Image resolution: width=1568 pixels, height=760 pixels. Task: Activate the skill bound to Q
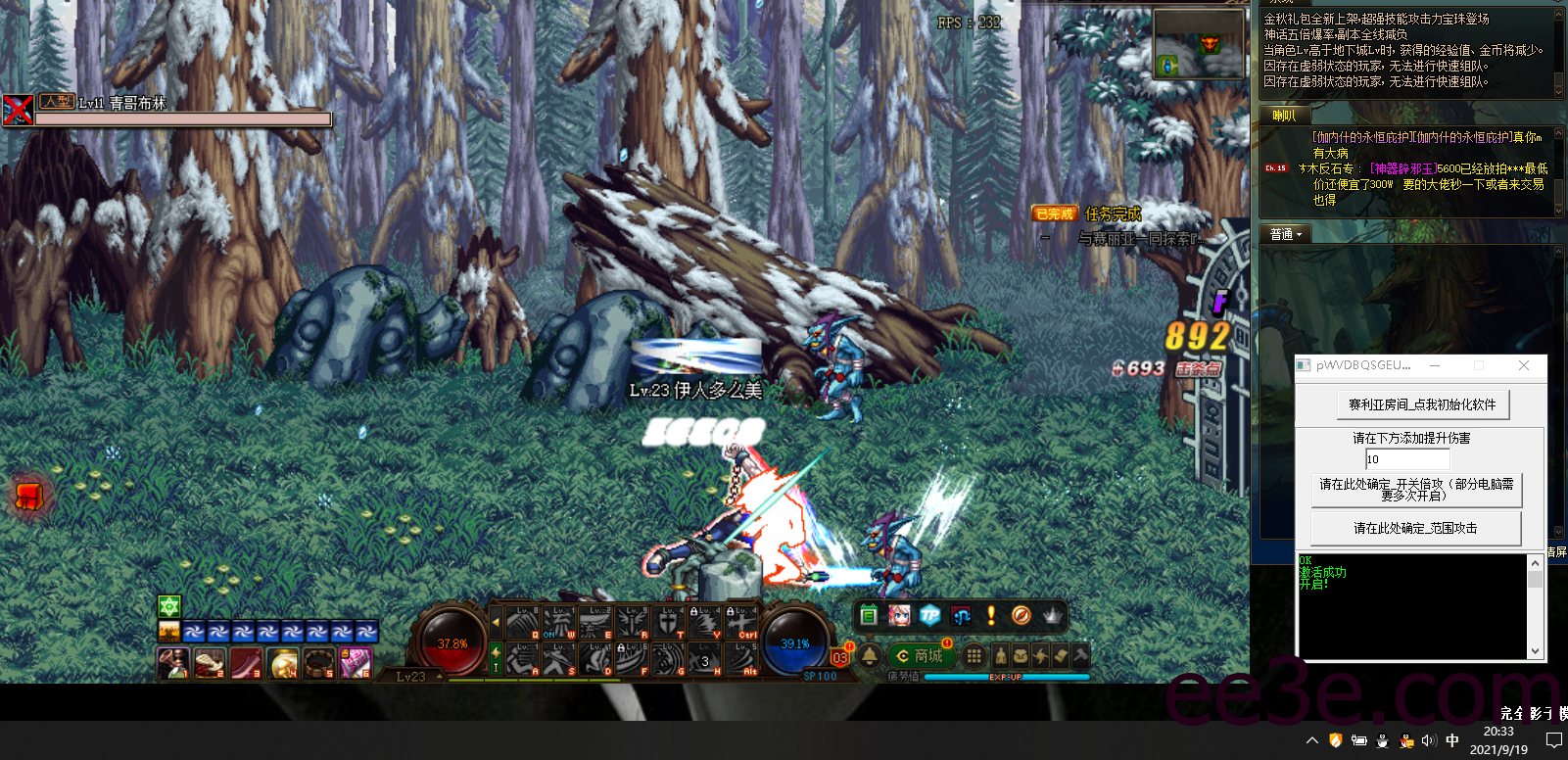coord(522,622)
